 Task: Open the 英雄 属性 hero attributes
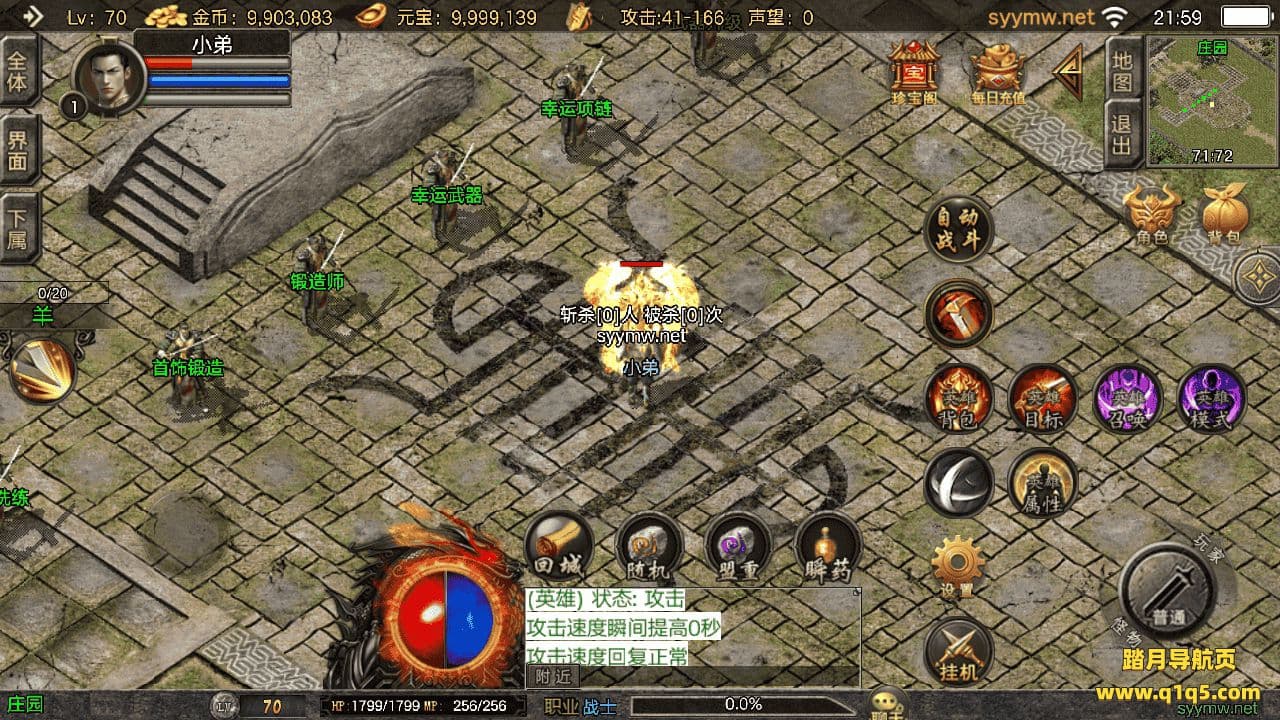point(1042,483)
